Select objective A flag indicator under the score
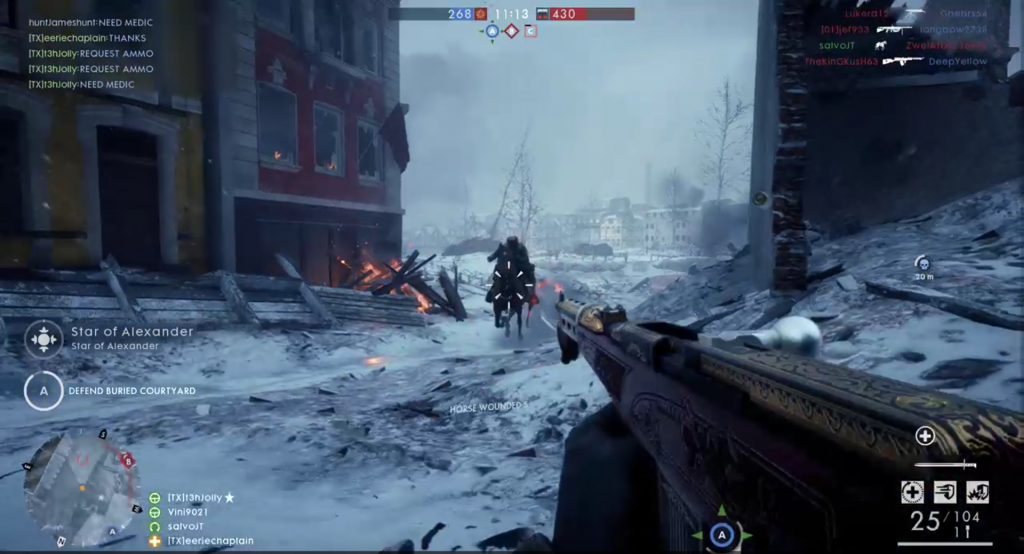 [491, 31]
